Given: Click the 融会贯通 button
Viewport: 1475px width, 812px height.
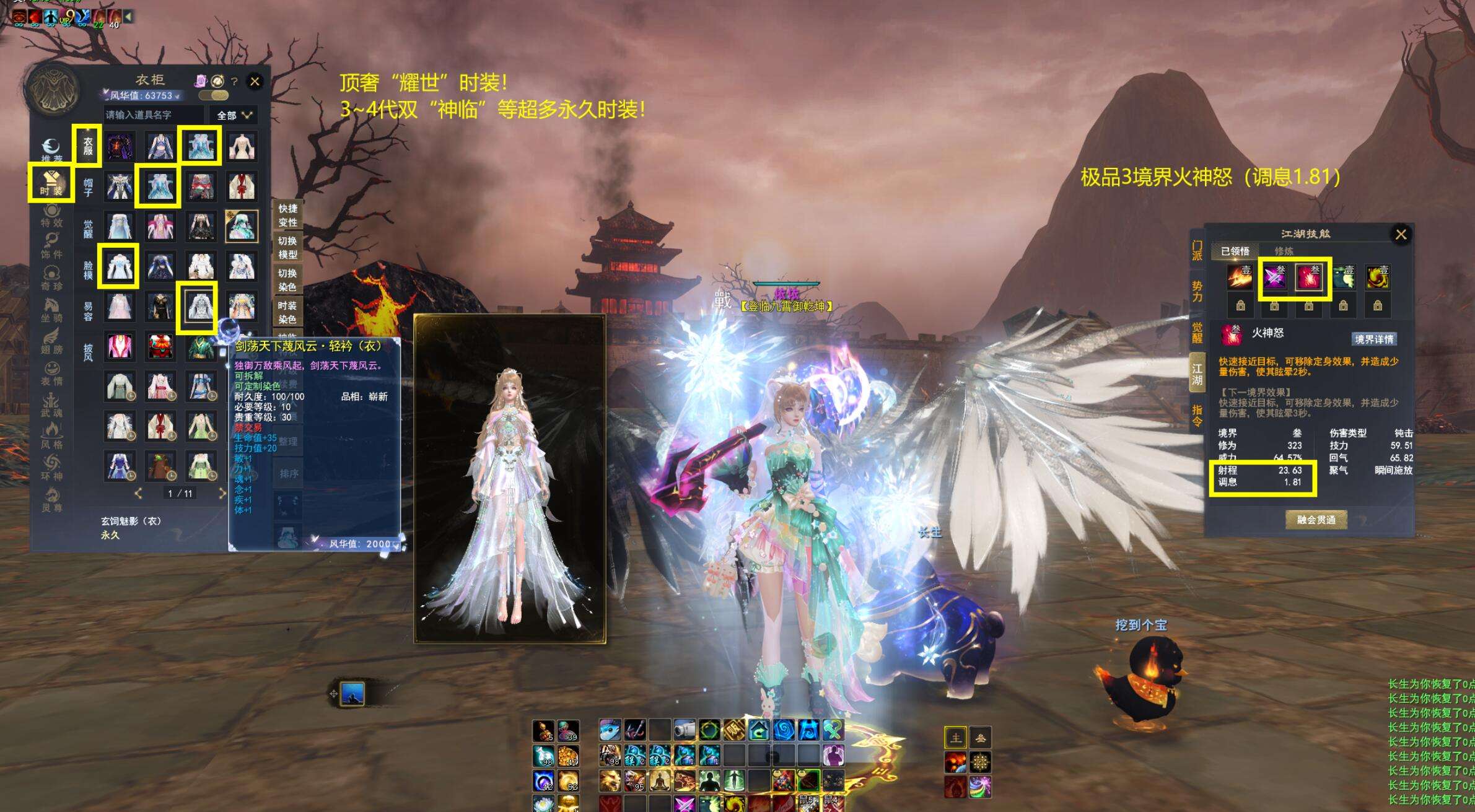Looking at the screenshot, I should (1316, 520).
